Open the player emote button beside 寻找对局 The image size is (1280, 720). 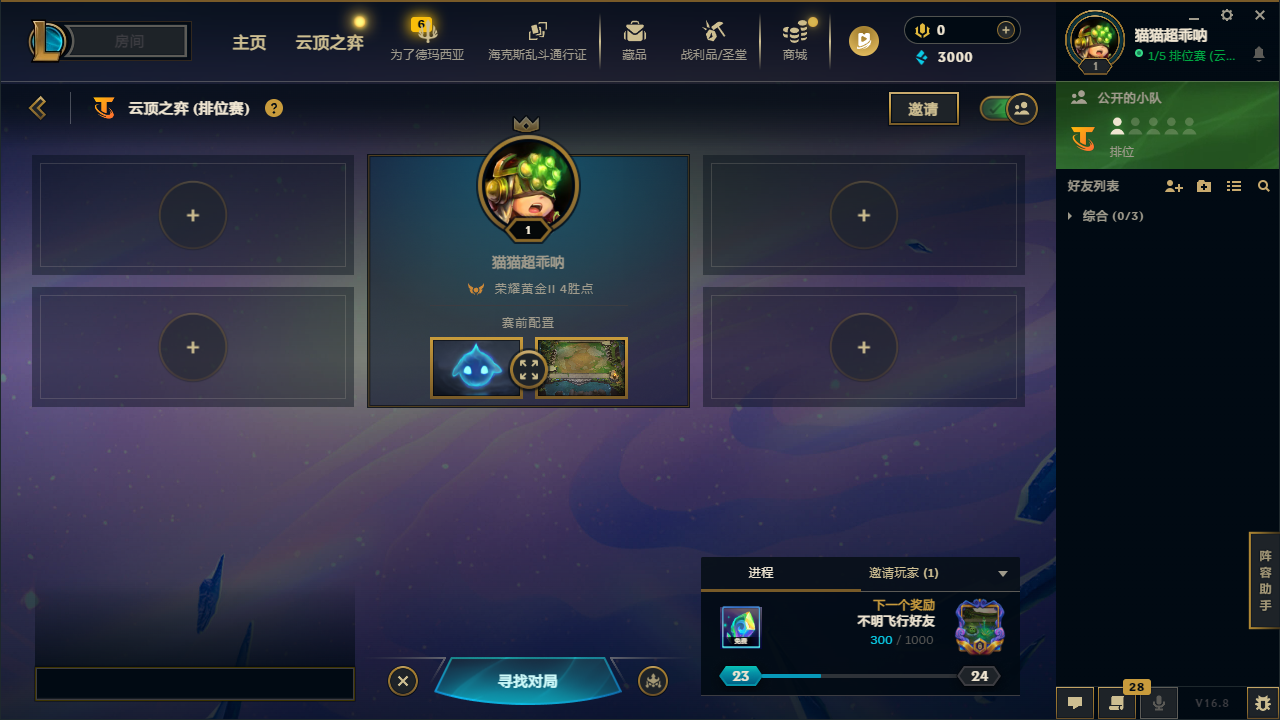[651, 680]
